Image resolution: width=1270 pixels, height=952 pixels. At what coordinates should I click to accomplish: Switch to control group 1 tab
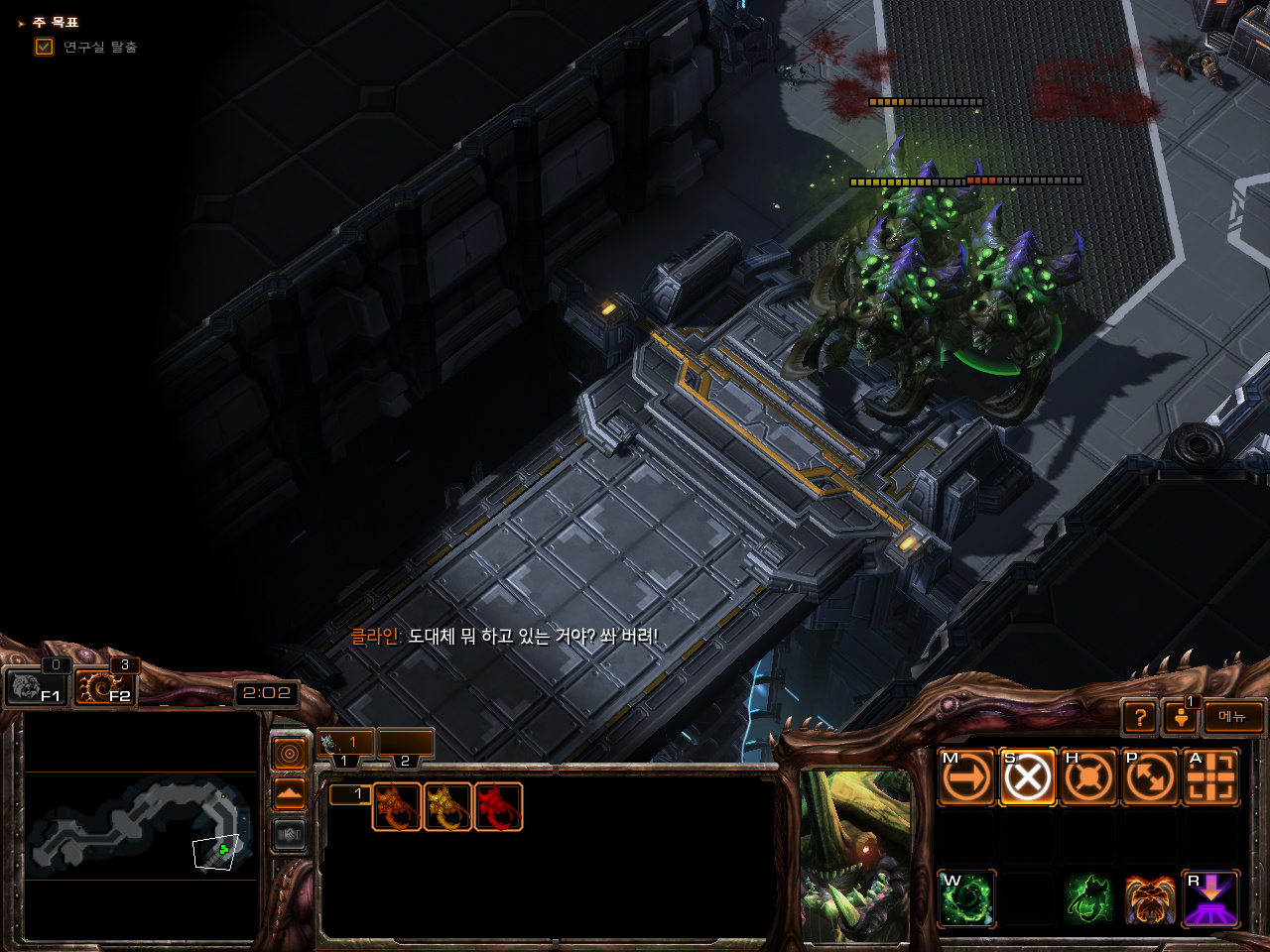click(x=344, y=743)
